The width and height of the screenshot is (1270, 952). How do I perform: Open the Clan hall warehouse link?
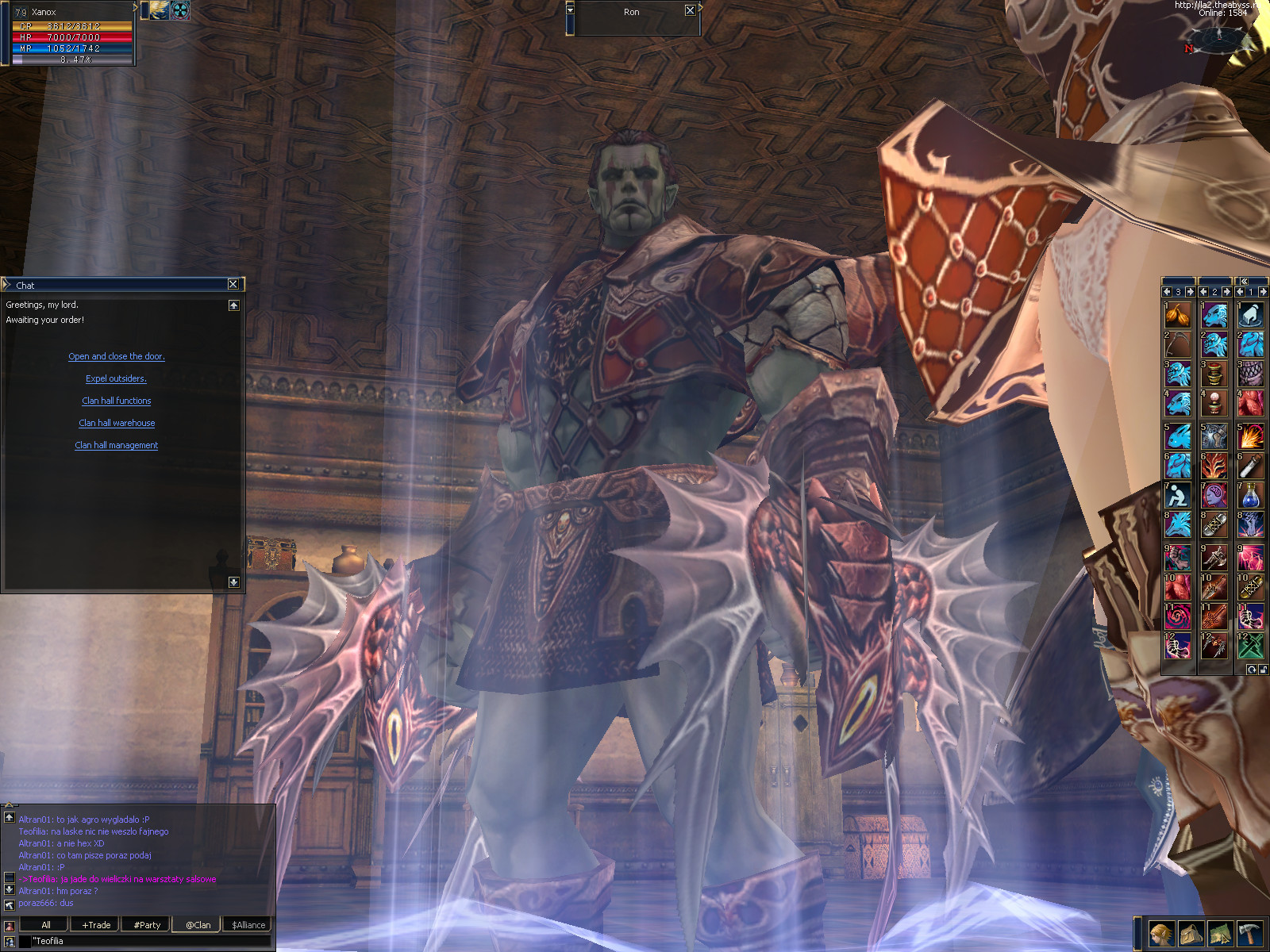(117, 423)
